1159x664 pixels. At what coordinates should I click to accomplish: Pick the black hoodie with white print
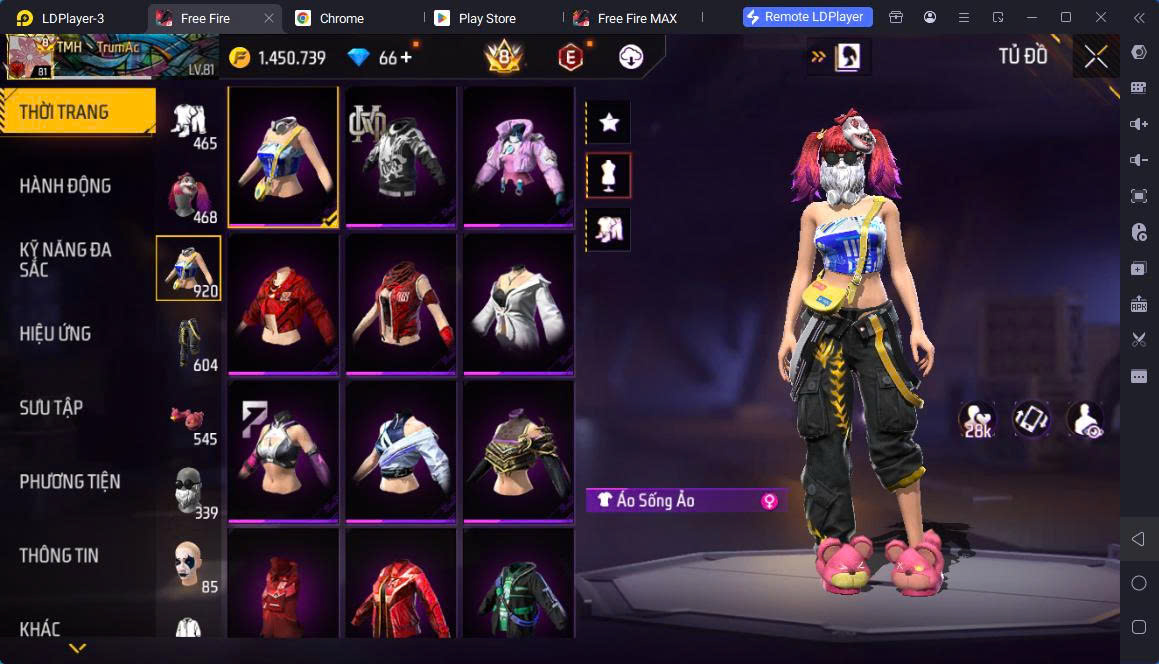(400, 156)
